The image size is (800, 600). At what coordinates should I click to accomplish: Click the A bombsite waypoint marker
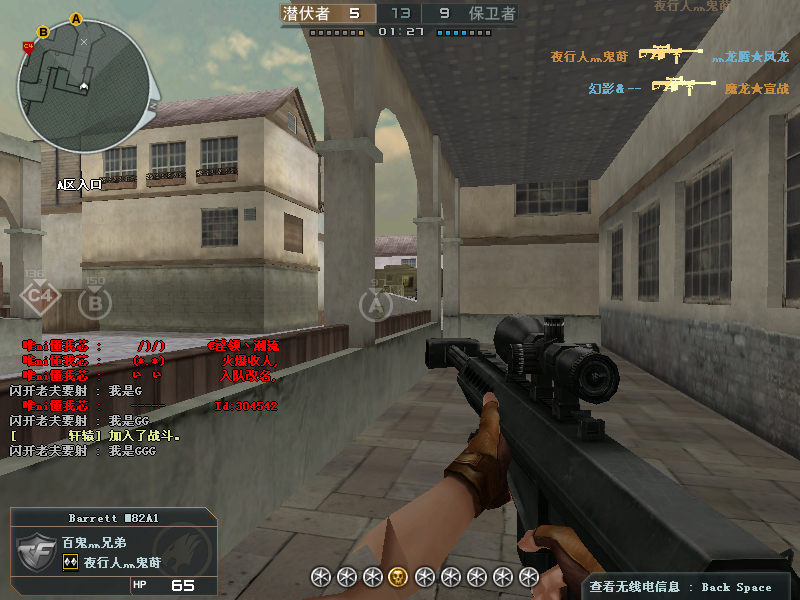(376, 303)
